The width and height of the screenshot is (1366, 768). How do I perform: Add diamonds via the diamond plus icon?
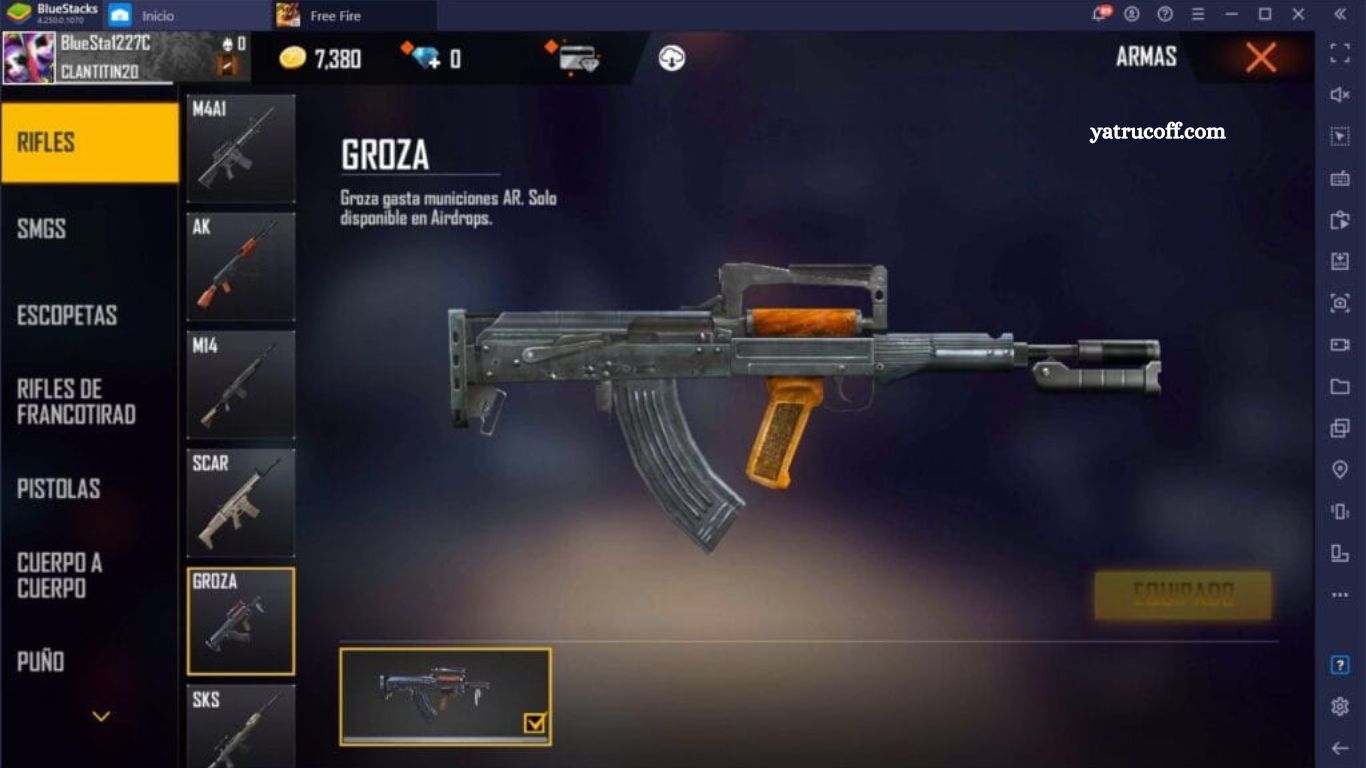coord(424,57)
